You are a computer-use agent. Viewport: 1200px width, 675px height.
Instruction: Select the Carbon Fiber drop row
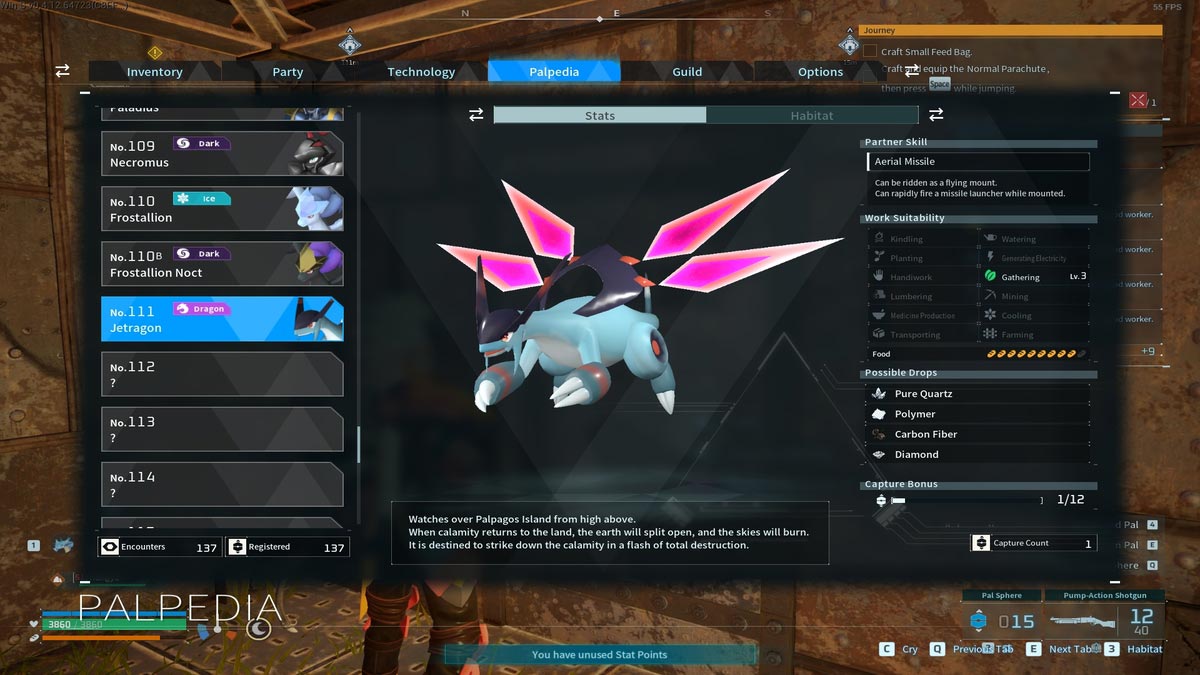point(977,434)
